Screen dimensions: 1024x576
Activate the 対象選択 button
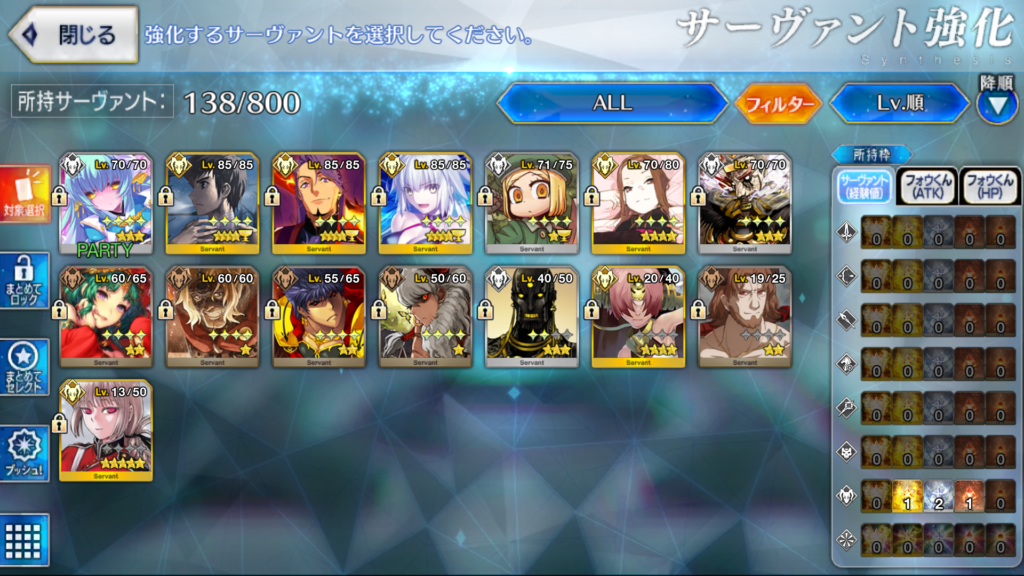[25, 195]
